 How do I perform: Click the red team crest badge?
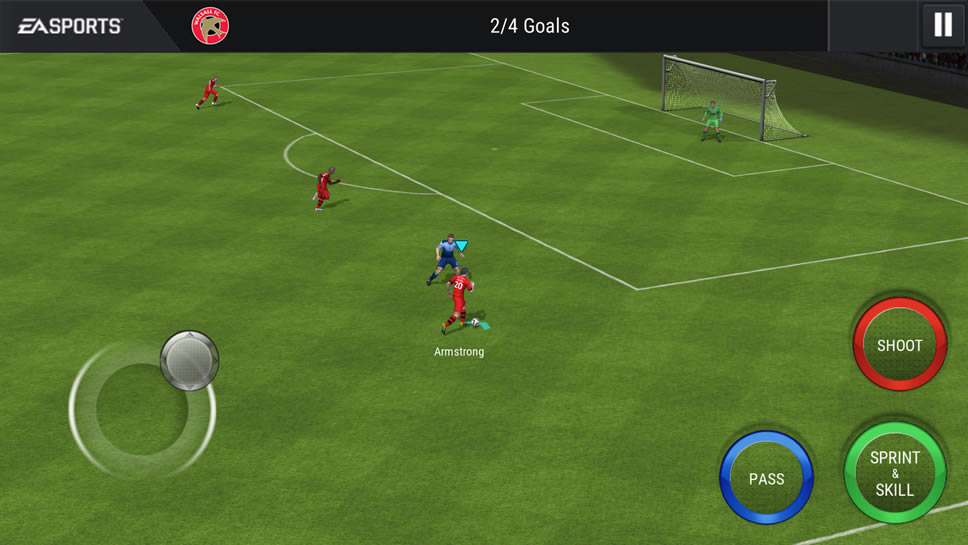tap(210, 26)
